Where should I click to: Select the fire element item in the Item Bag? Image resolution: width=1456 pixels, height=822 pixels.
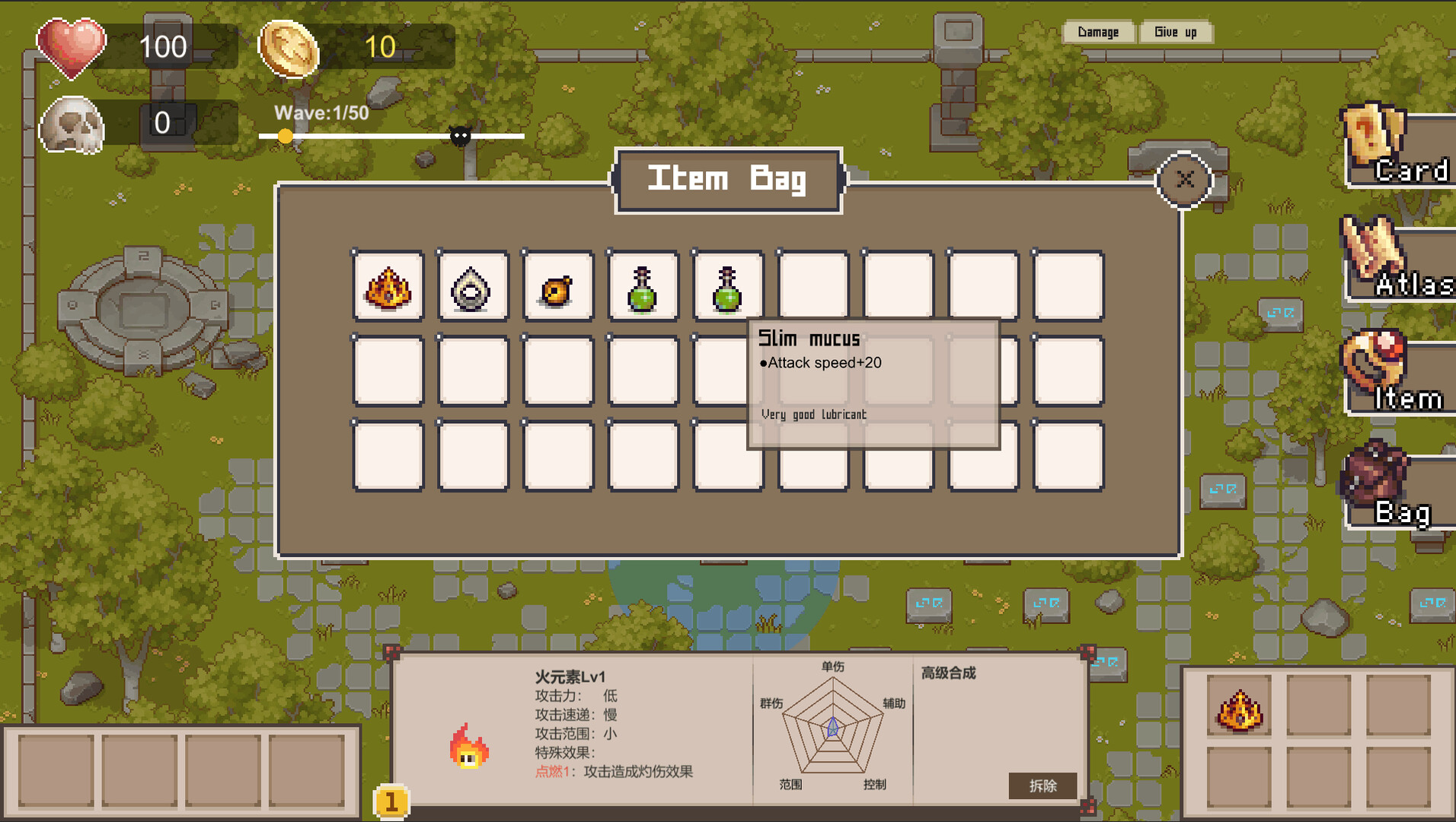[388, 288]
